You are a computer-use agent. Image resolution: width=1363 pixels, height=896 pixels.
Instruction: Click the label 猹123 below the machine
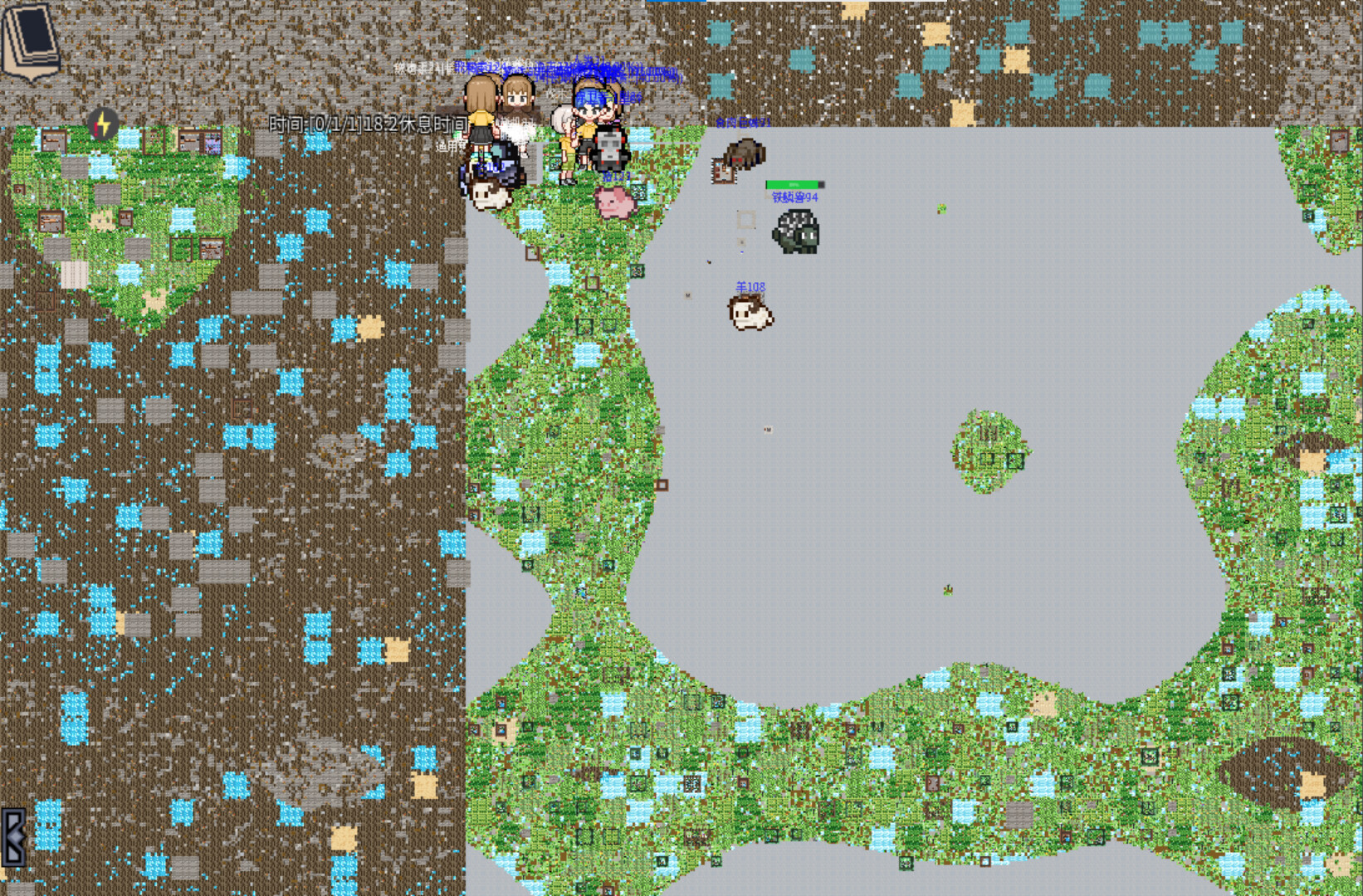tap(616, 176)
